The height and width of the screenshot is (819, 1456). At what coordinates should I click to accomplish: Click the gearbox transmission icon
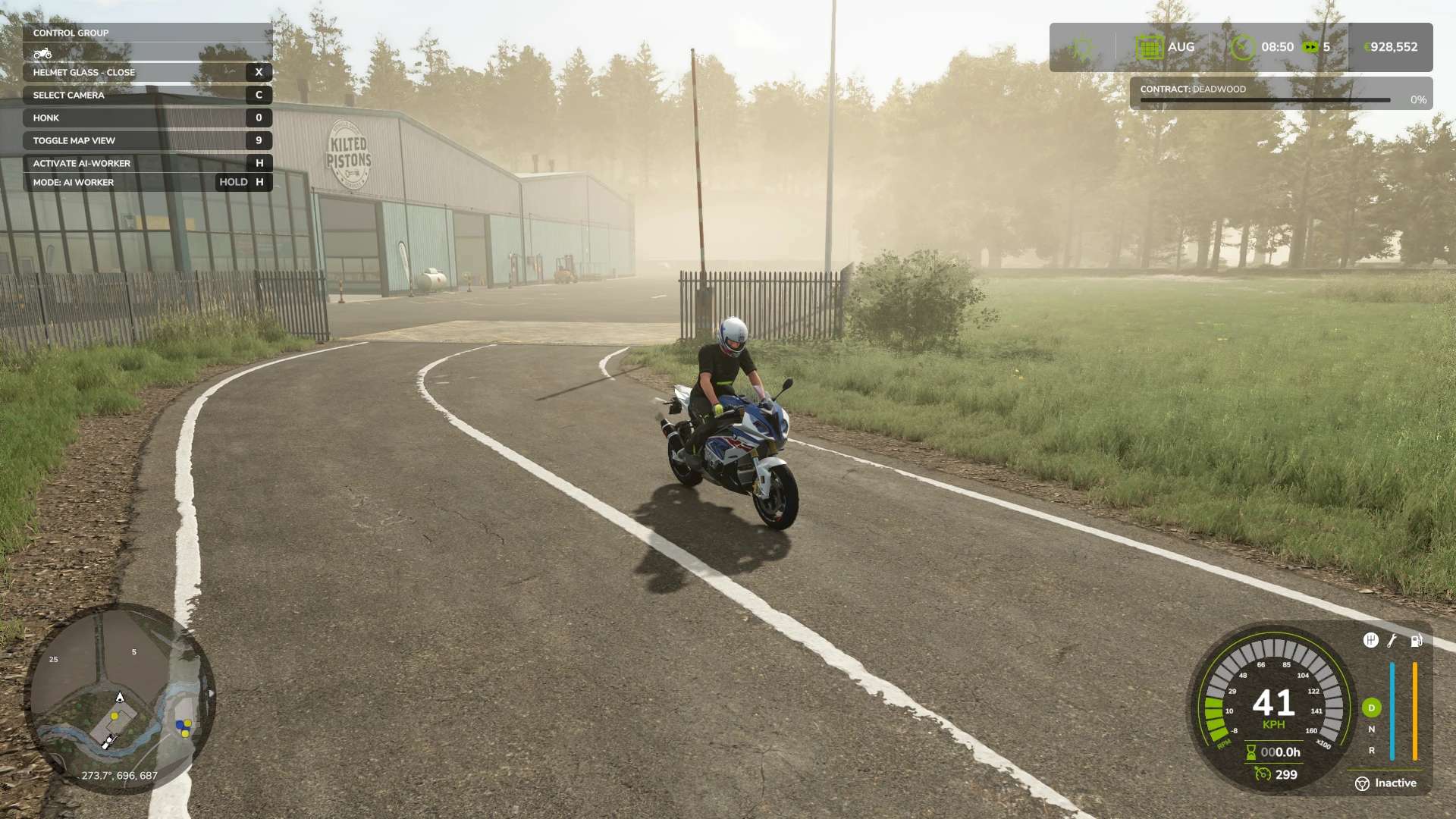coord(1370,641)
